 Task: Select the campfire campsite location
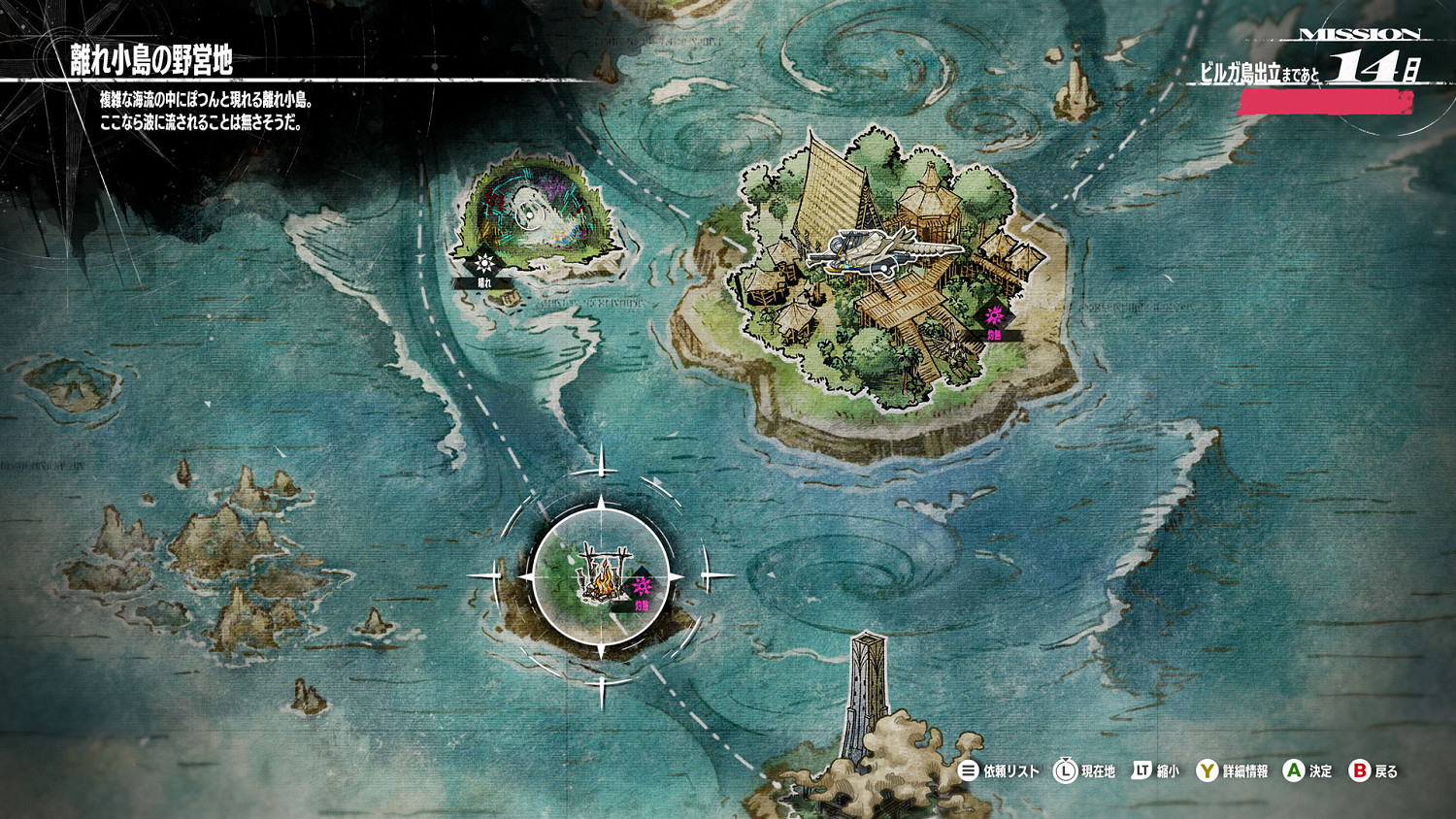(x=602, y=576)
